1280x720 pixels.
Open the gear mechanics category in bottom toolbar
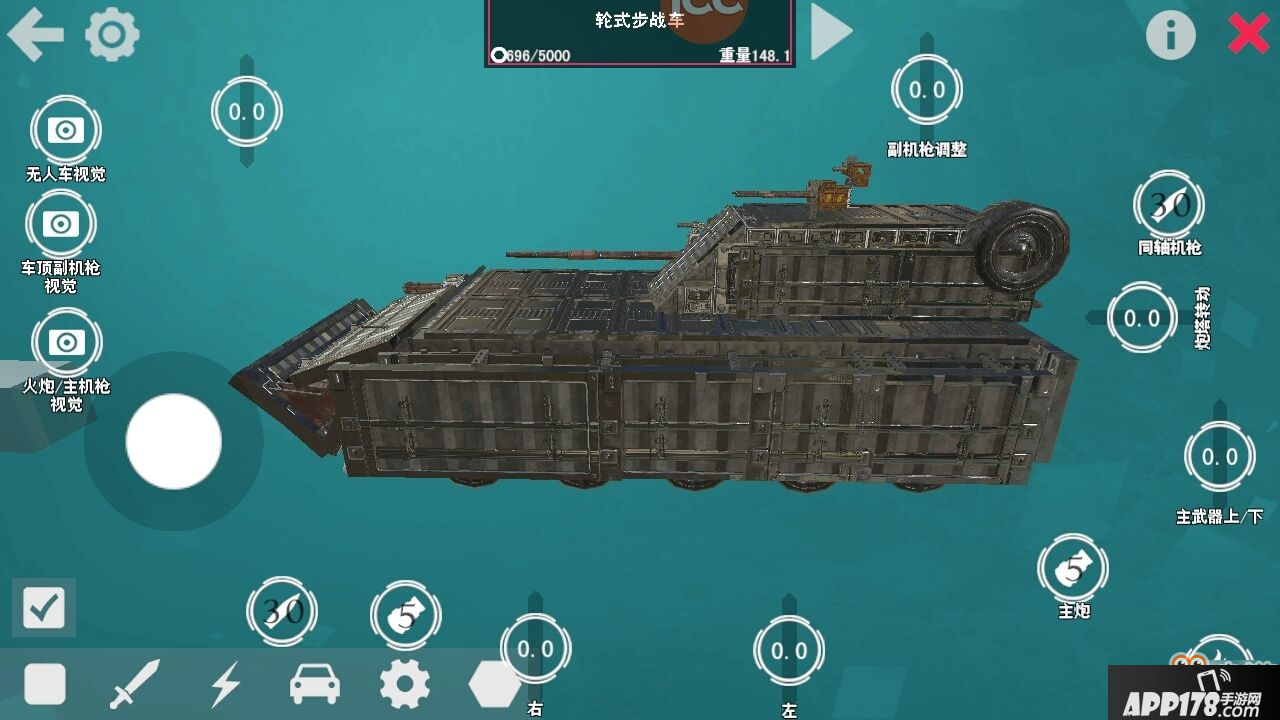[x=404, y=685]
